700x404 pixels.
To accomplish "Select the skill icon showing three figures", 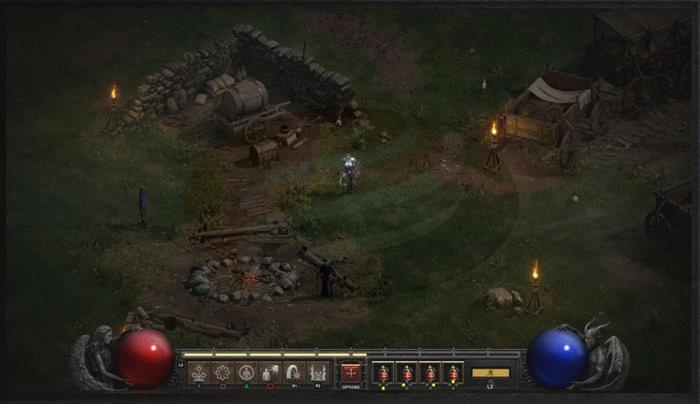I will [199, 373].
